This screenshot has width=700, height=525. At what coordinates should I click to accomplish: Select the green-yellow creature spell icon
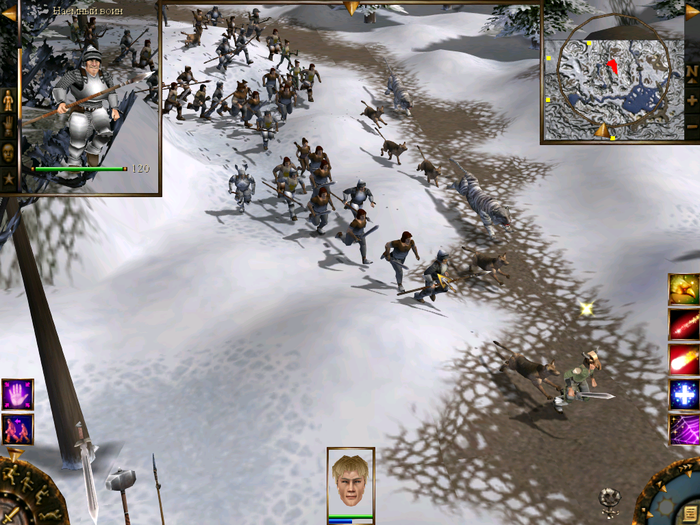684,289
